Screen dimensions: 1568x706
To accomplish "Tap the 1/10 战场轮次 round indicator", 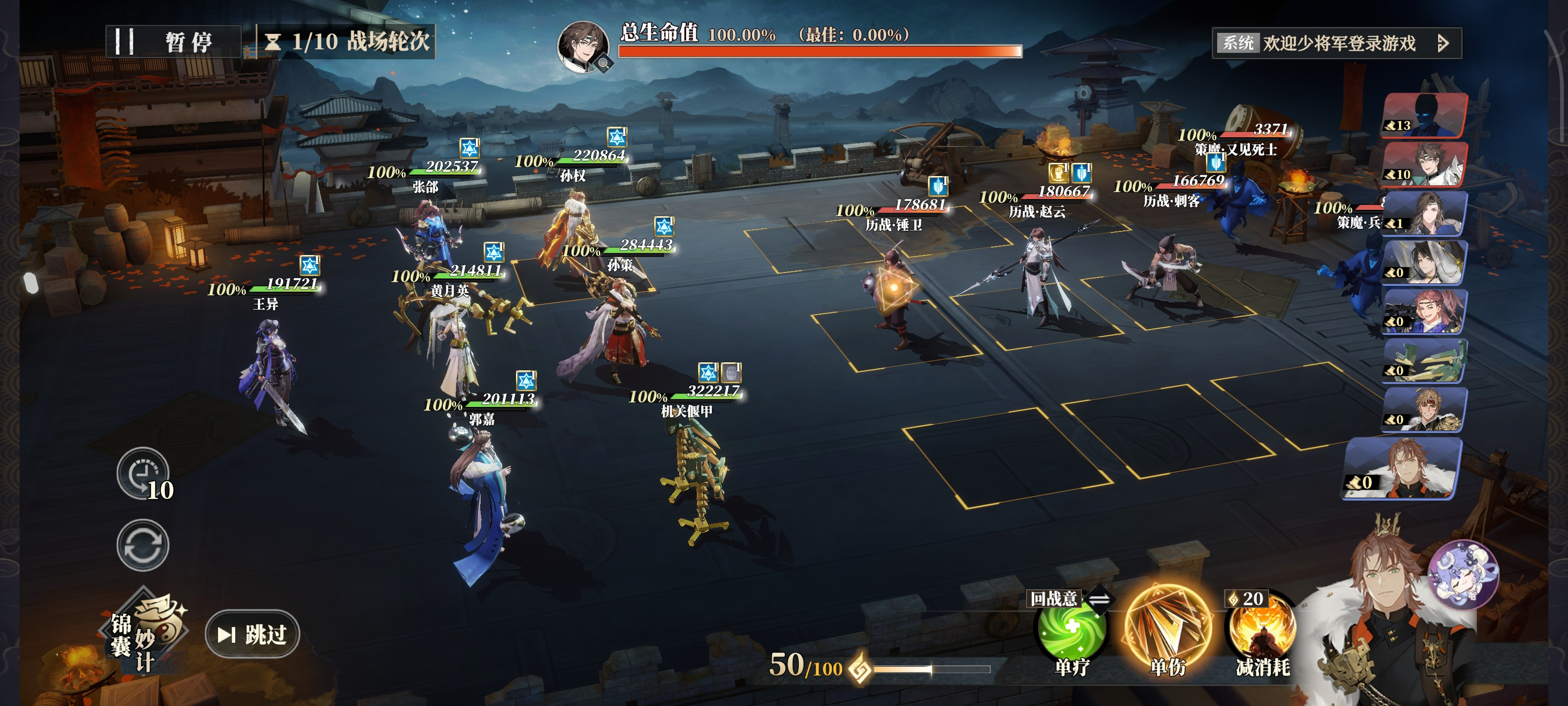I will tap(347, 42).
